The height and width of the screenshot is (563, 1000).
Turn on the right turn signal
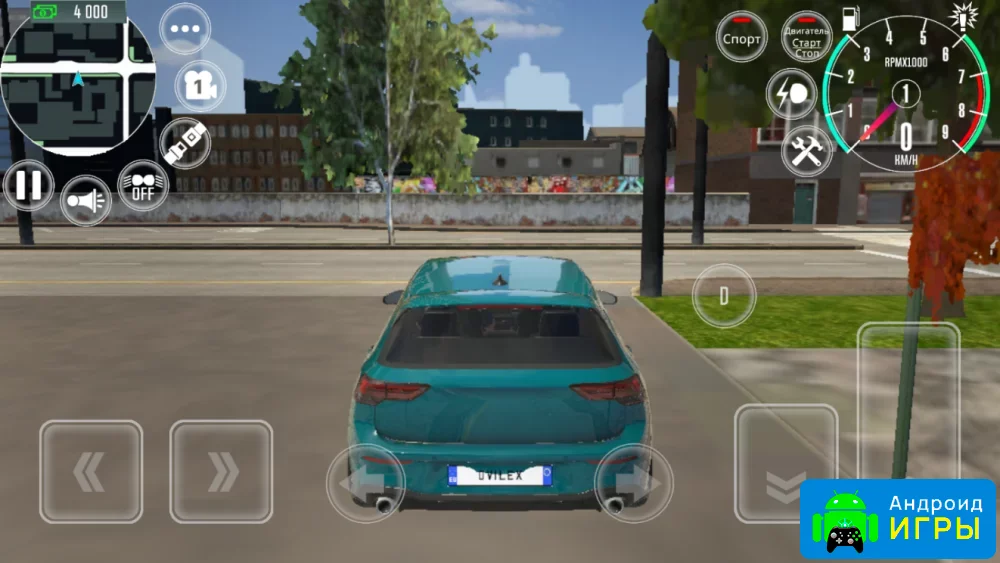[633, 483]
